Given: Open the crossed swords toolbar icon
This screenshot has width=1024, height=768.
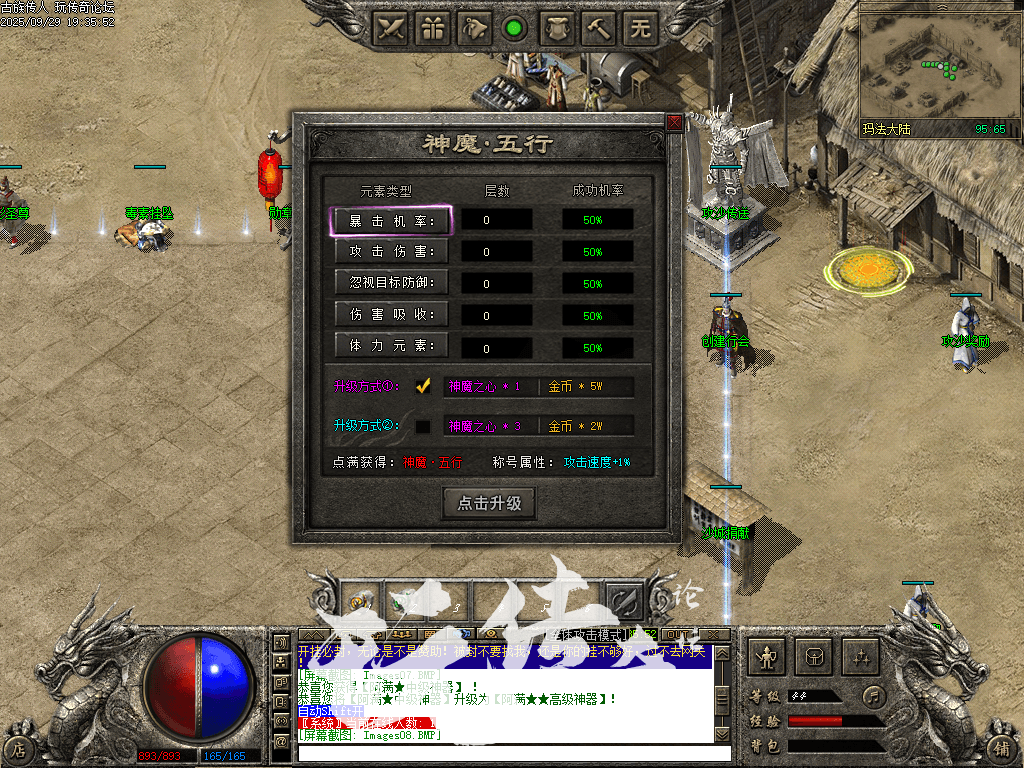Looking at the screenshot, I should (391, 28).
